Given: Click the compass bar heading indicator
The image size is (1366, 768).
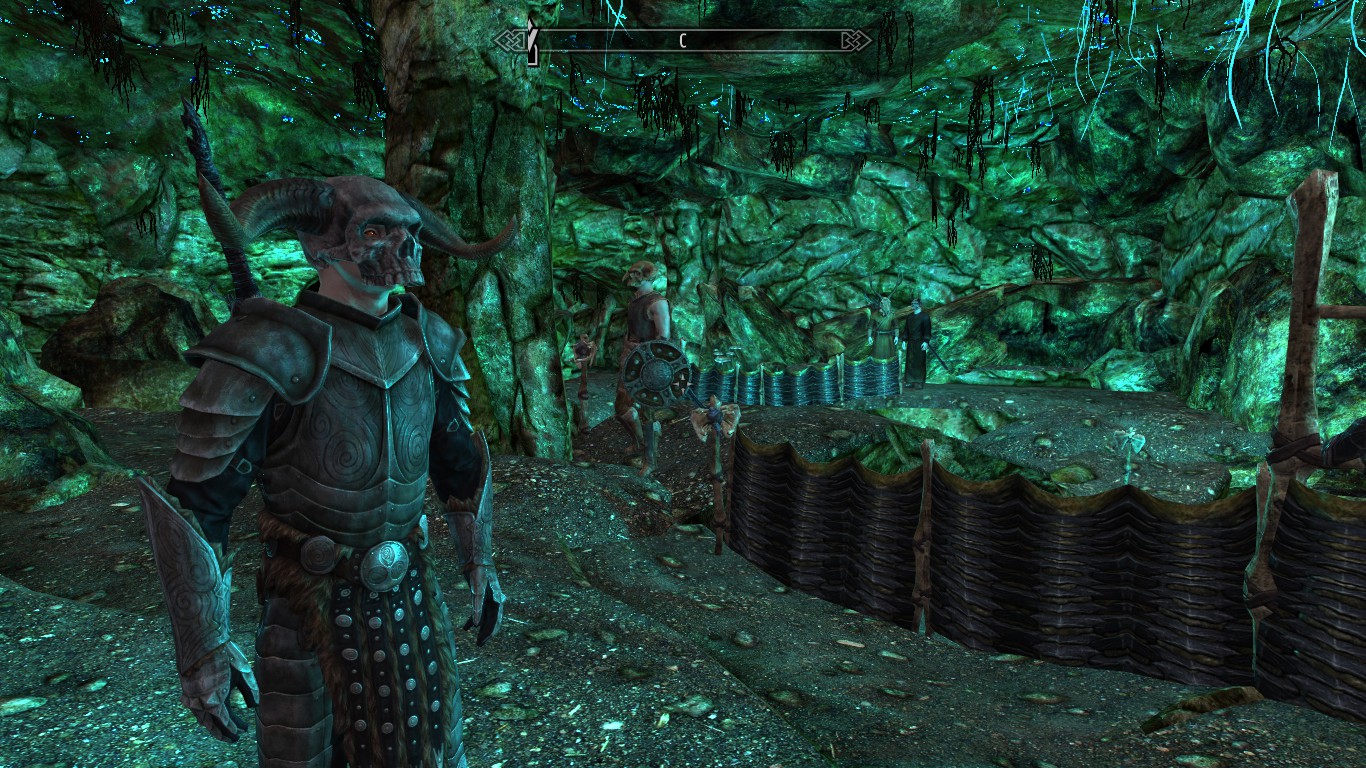Looking at the screenshot, I should [683, 41].
